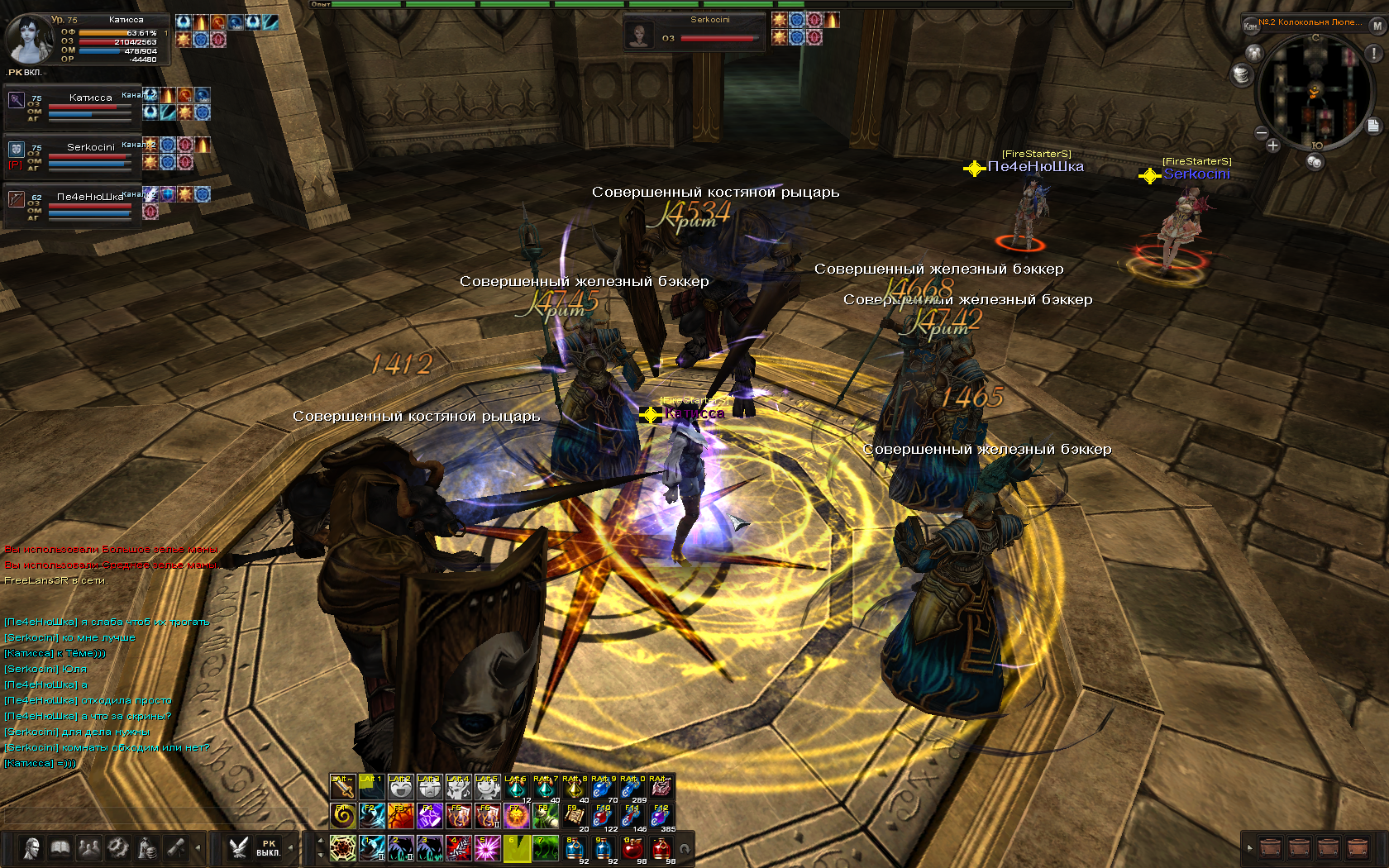
Task: Open channel selection via Кан. button
Action: tap(1250, 26)
